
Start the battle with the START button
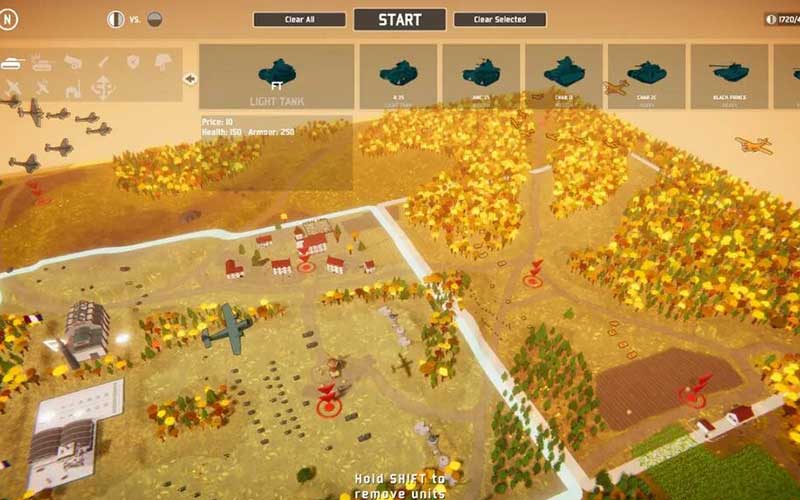399,19
